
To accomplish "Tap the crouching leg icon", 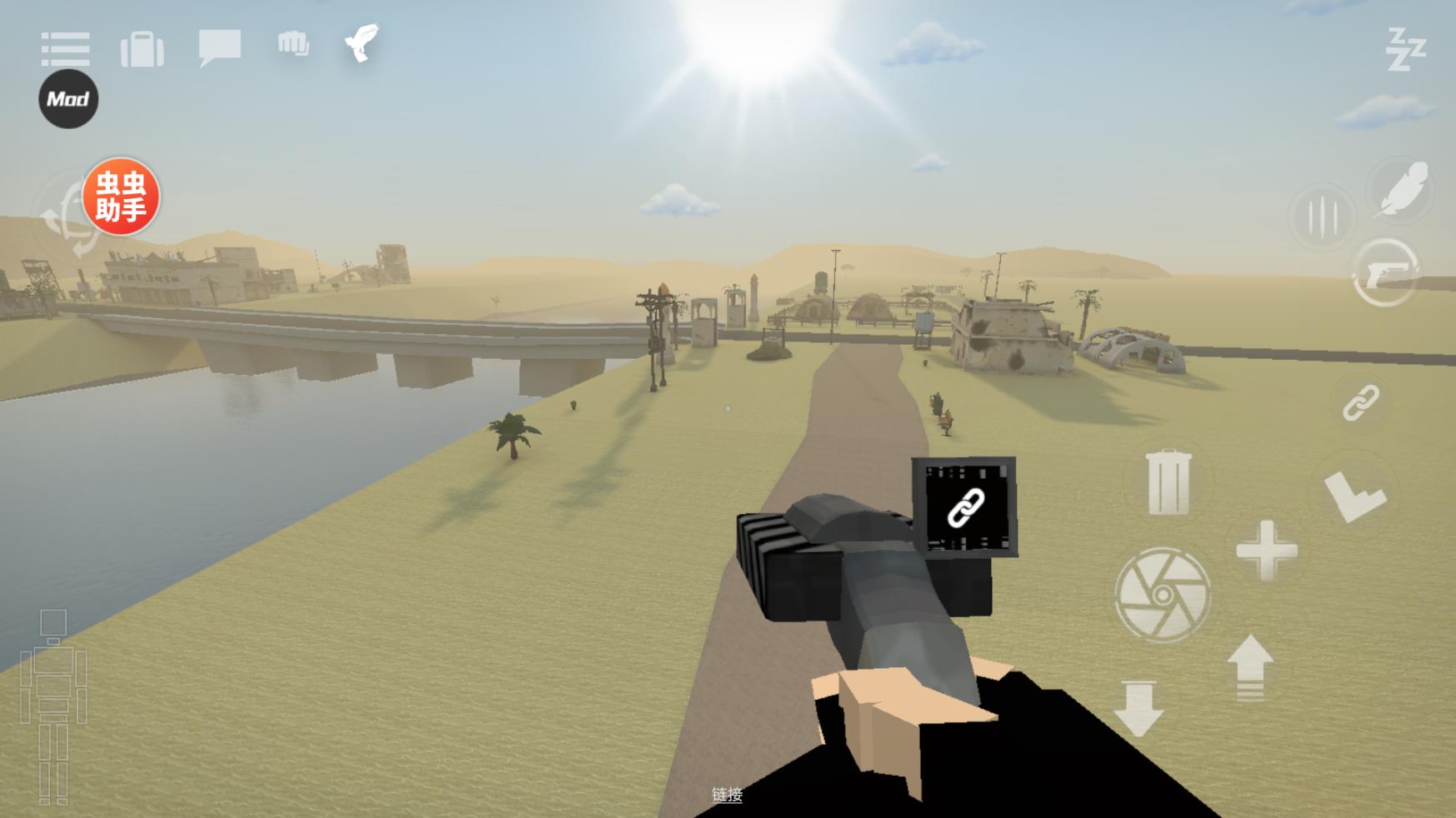I will 1354,496.
